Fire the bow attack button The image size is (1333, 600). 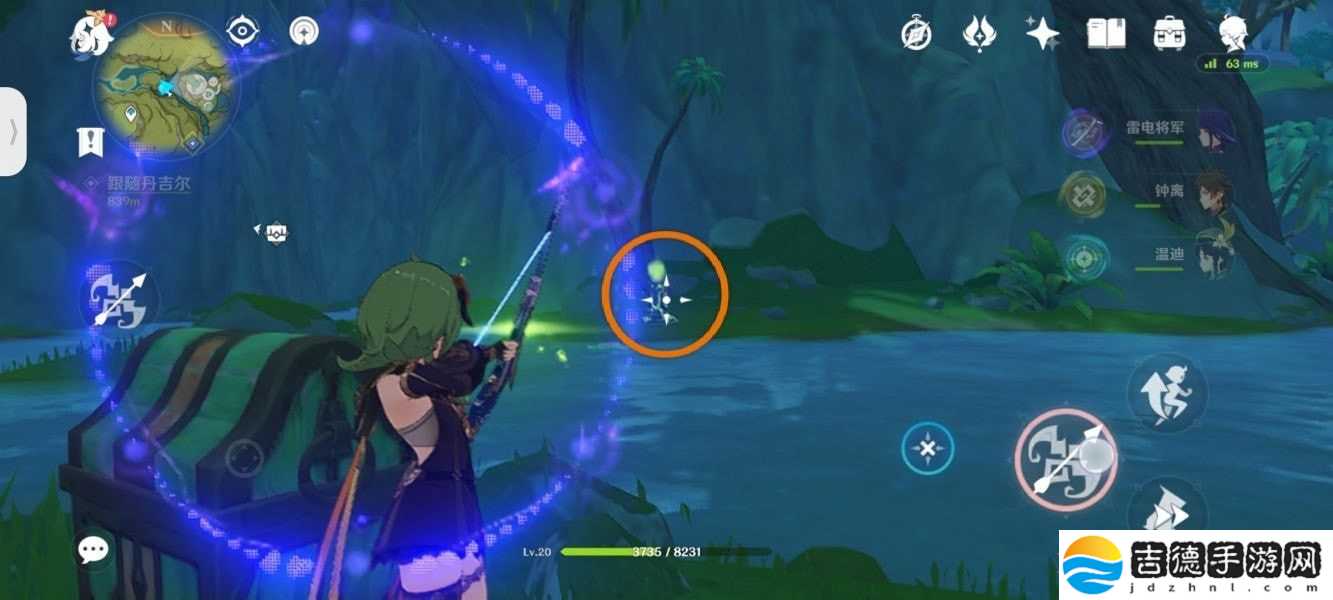1066,459
